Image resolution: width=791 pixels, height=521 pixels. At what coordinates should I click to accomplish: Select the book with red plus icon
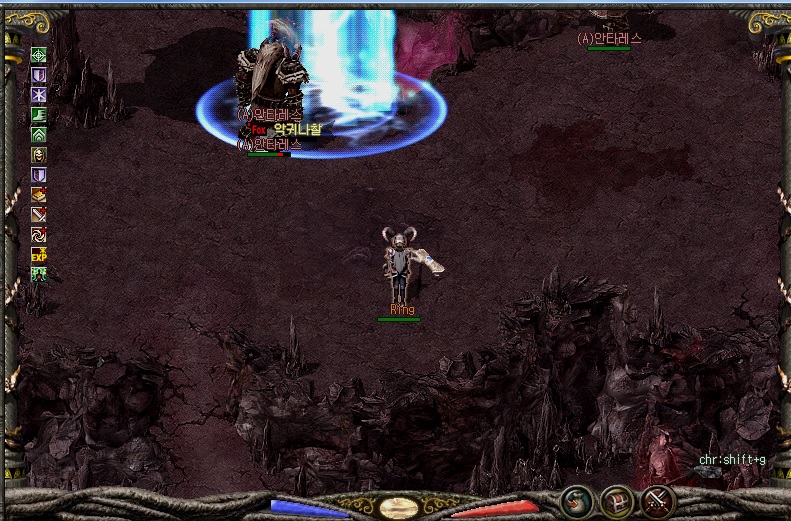click(x=39, y=194)
